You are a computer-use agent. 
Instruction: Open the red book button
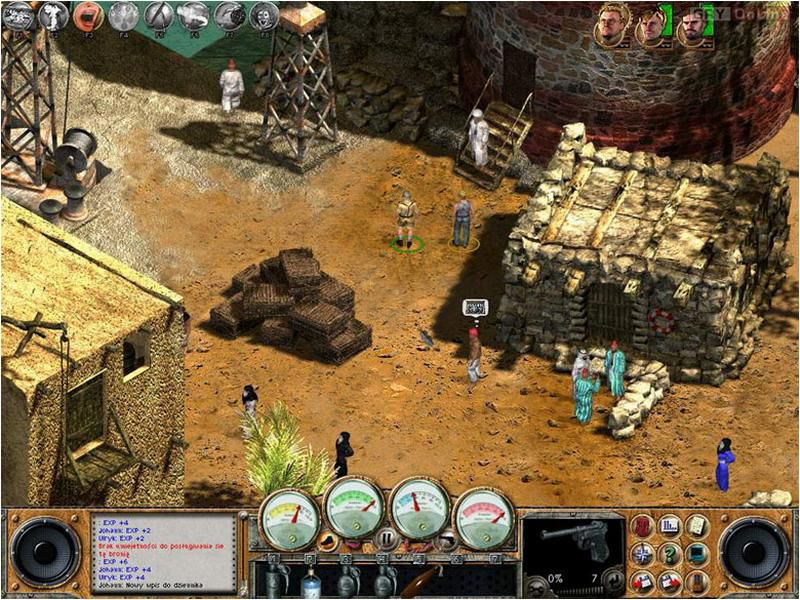click(x=643, y=525)
